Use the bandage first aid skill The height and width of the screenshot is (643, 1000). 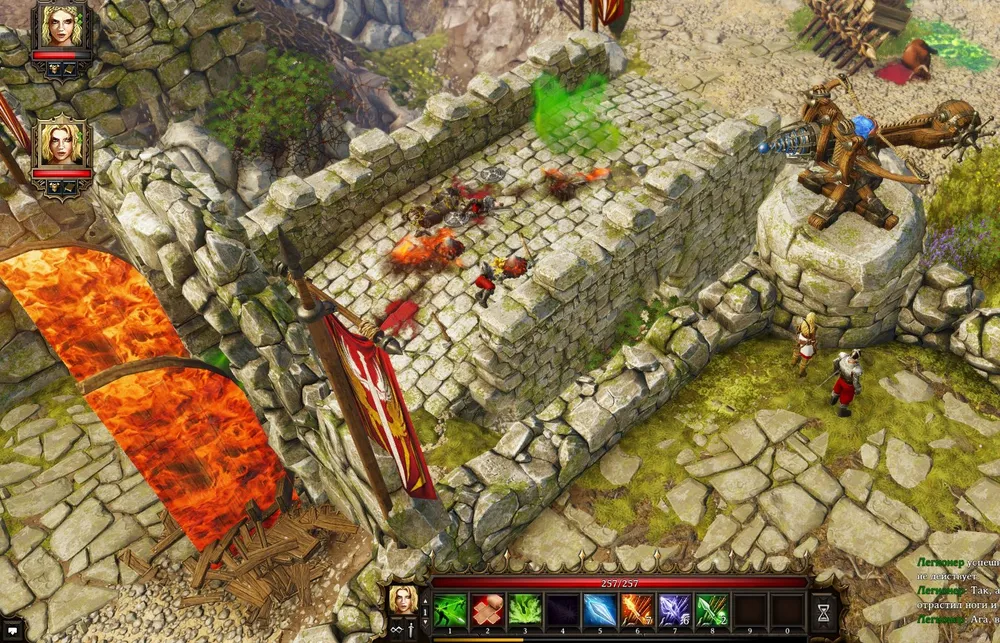tap(486, 609)
